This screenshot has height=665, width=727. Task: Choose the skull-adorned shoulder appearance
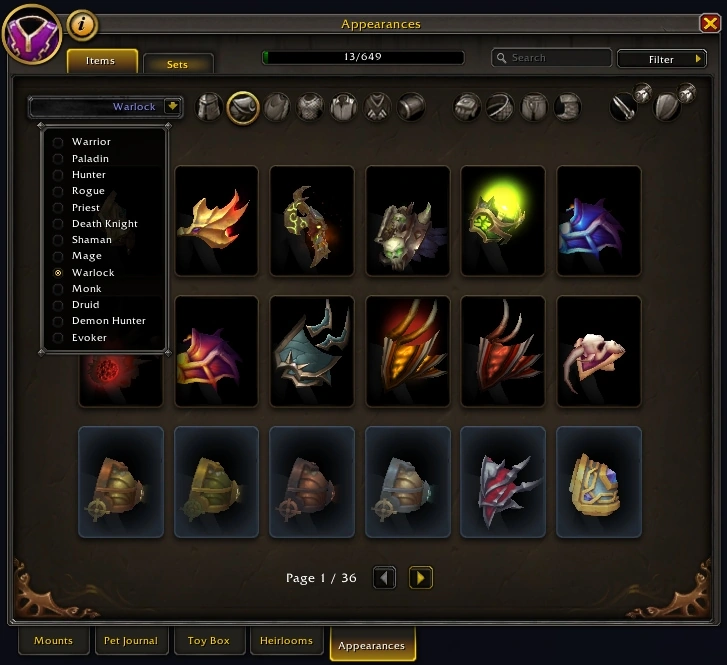pyautogui.click(x=407, y=221)
